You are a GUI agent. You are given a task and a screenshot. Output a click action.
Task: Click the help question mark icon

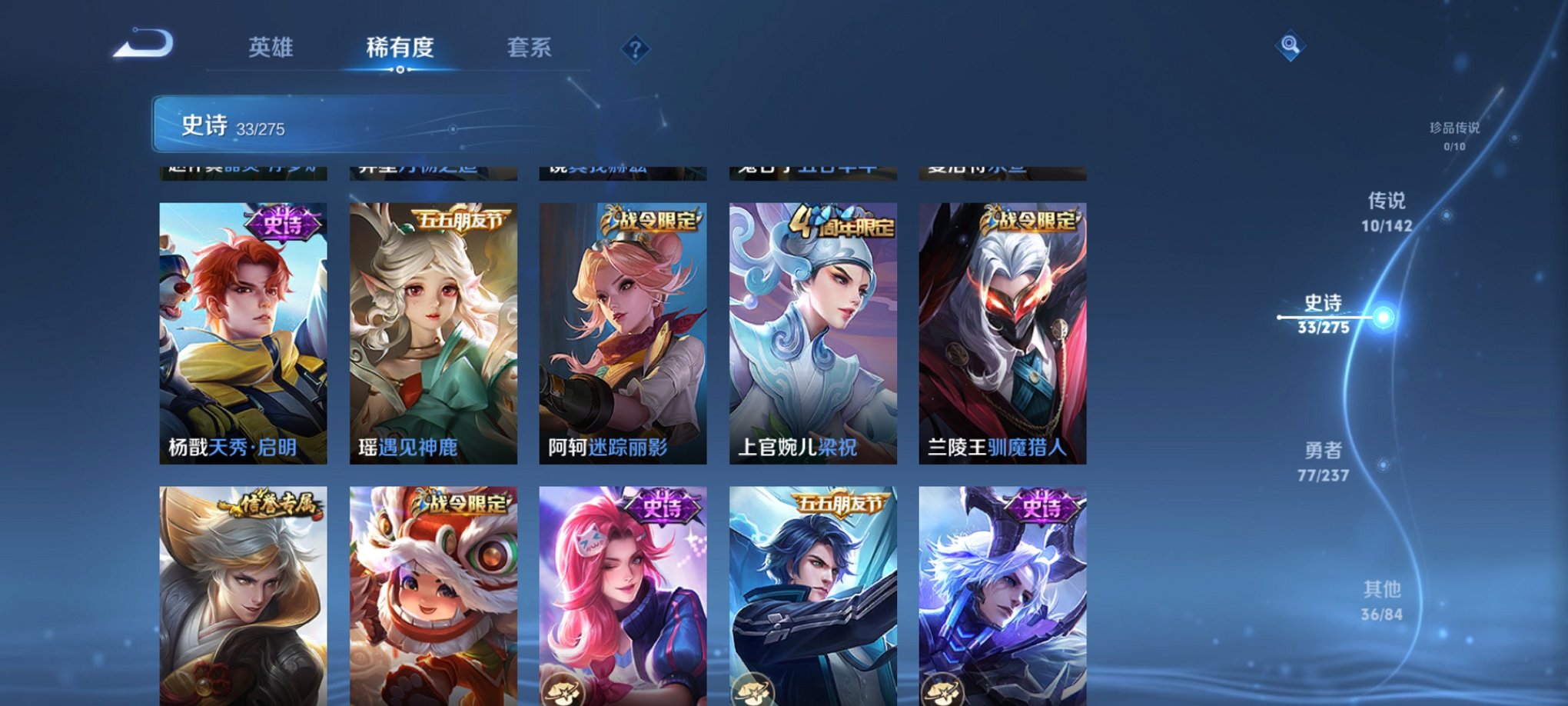pos(635,48)
